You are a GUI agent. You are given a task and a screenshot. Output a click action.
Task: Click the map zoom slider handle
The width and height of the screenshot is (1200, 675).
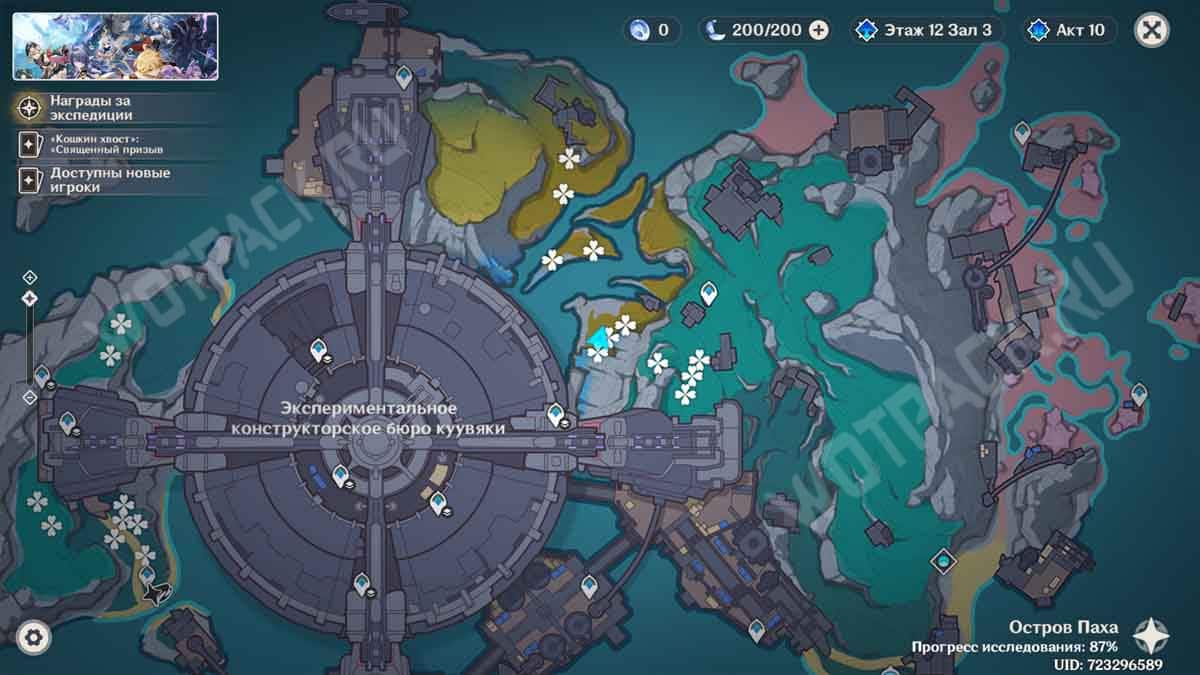[30, 298]
